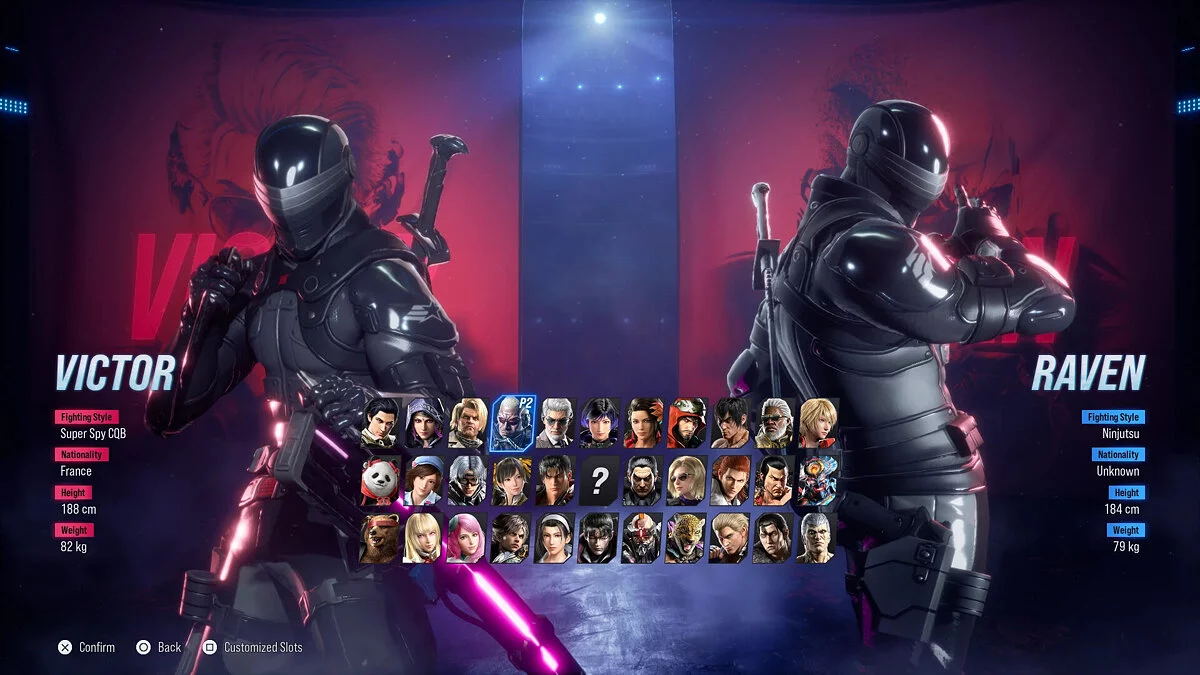Pick Leroy with white dreadlocks

773,422
